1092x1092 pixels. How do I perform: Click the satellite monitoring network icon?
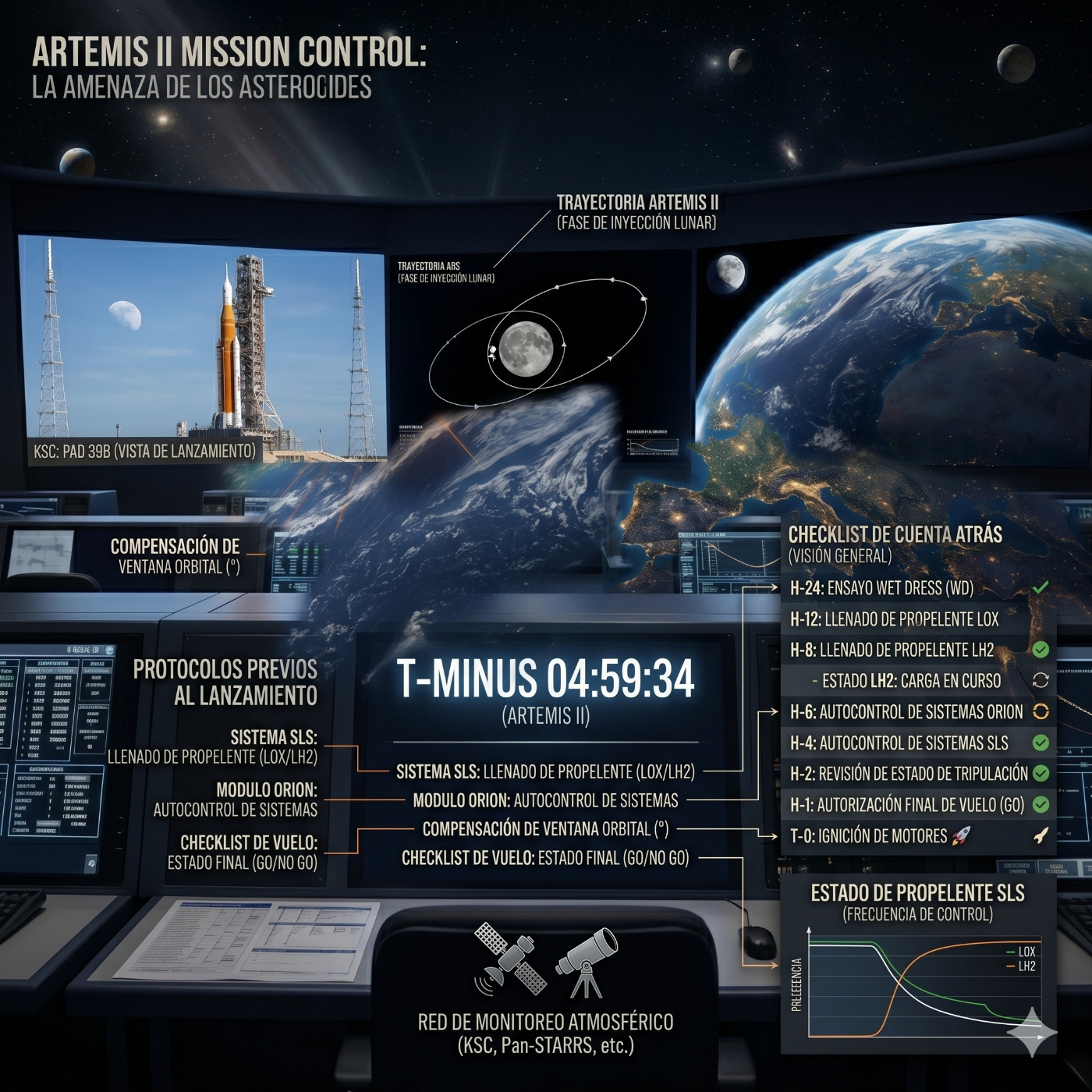pyautogui.click(x=511, y=958)
